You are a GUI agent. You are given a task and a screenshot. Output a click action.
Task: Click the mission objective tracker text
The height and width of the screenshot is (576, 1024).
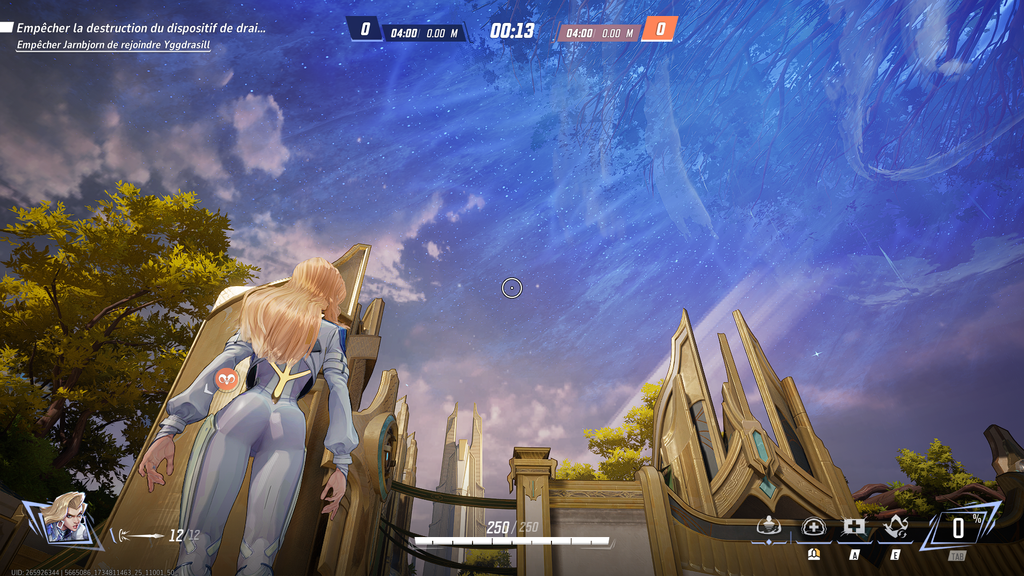click(x=140, y=28)
